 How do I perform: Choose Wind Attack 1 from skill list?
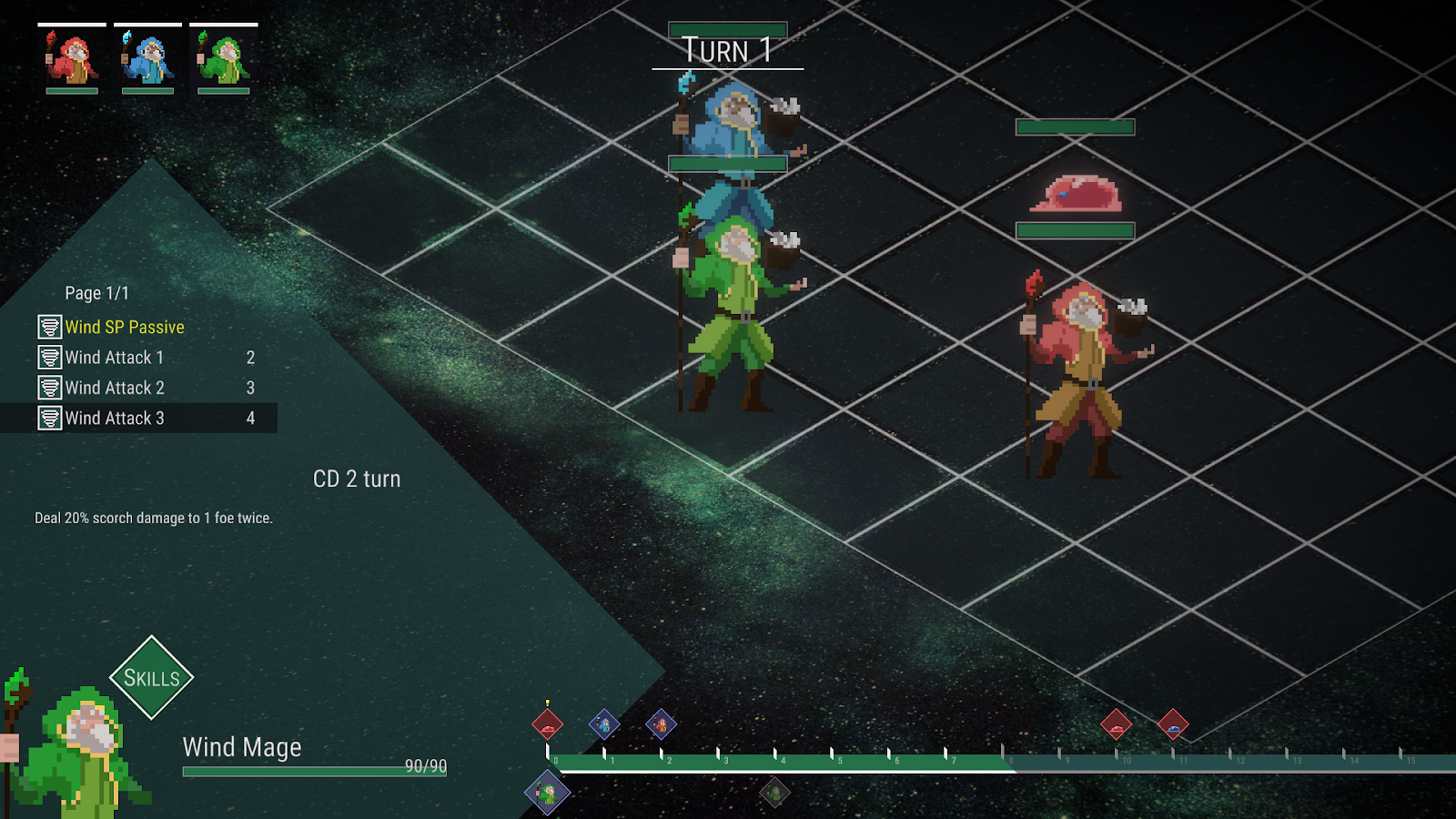(115, 358)
